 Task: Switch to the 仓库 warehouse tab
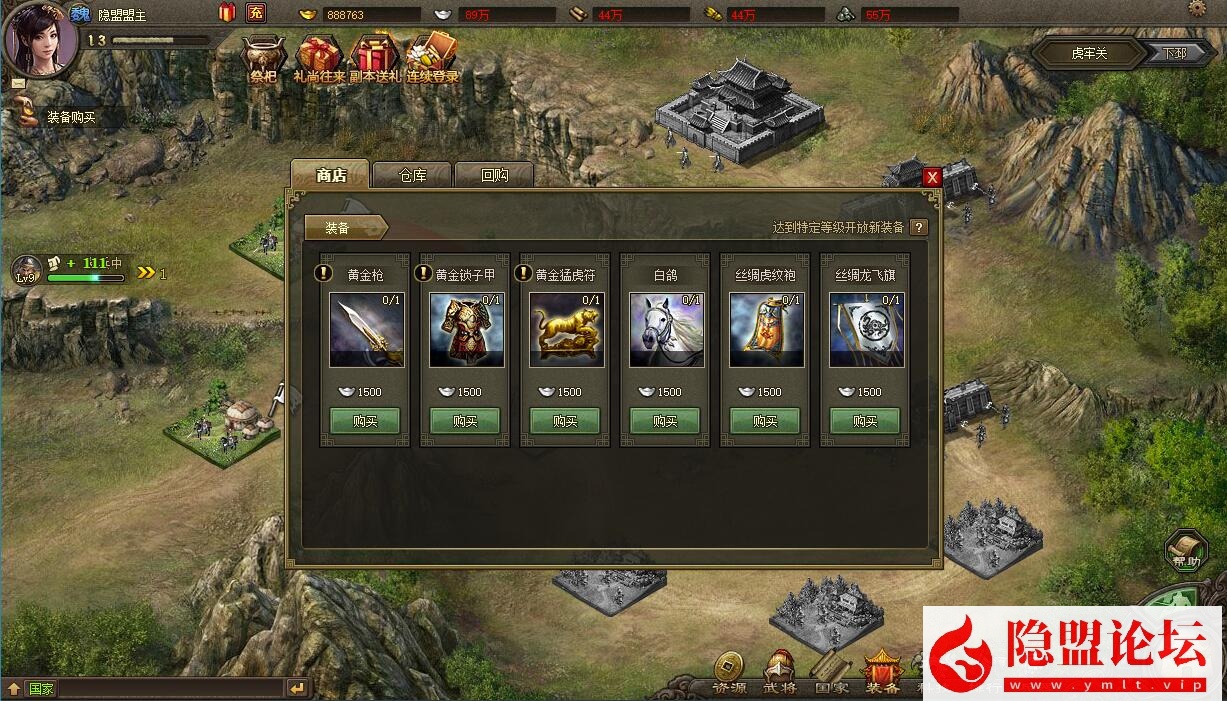click(412, 175)
